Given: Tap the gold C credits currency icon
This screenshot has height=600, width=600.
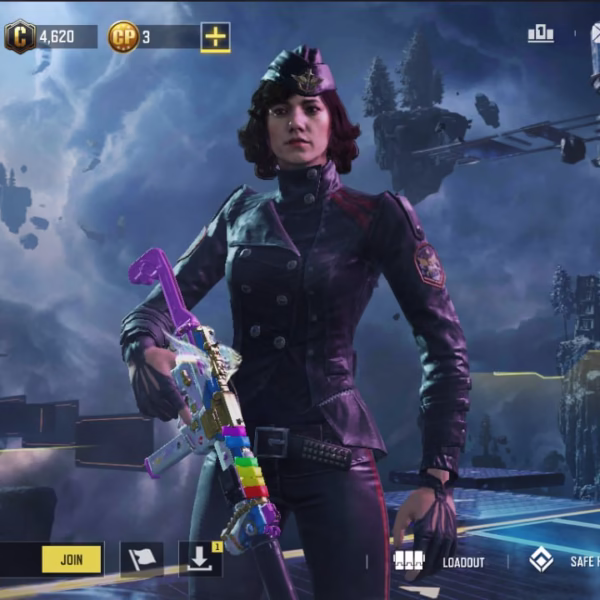Looking at the screenshot, I should pos(19,37).
